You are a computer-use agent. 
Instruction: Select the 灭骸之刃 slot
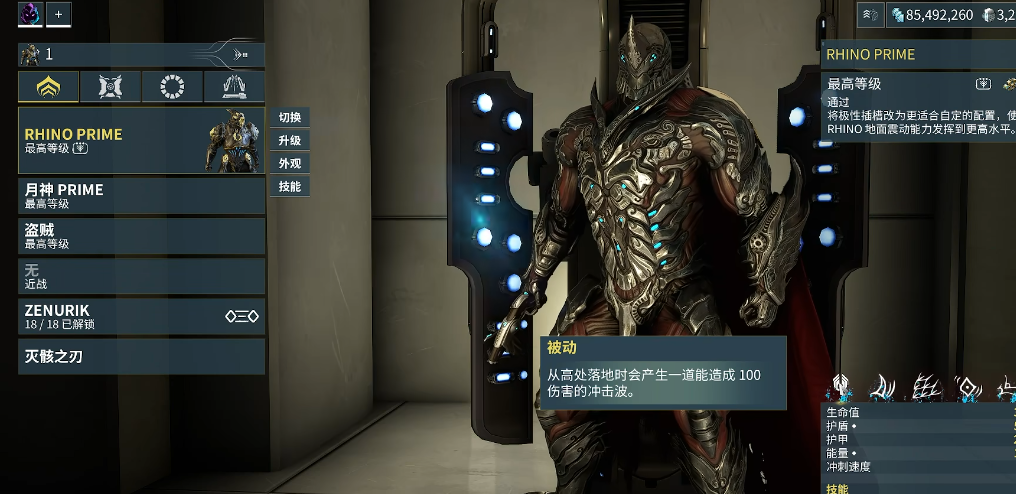[141, 356]
